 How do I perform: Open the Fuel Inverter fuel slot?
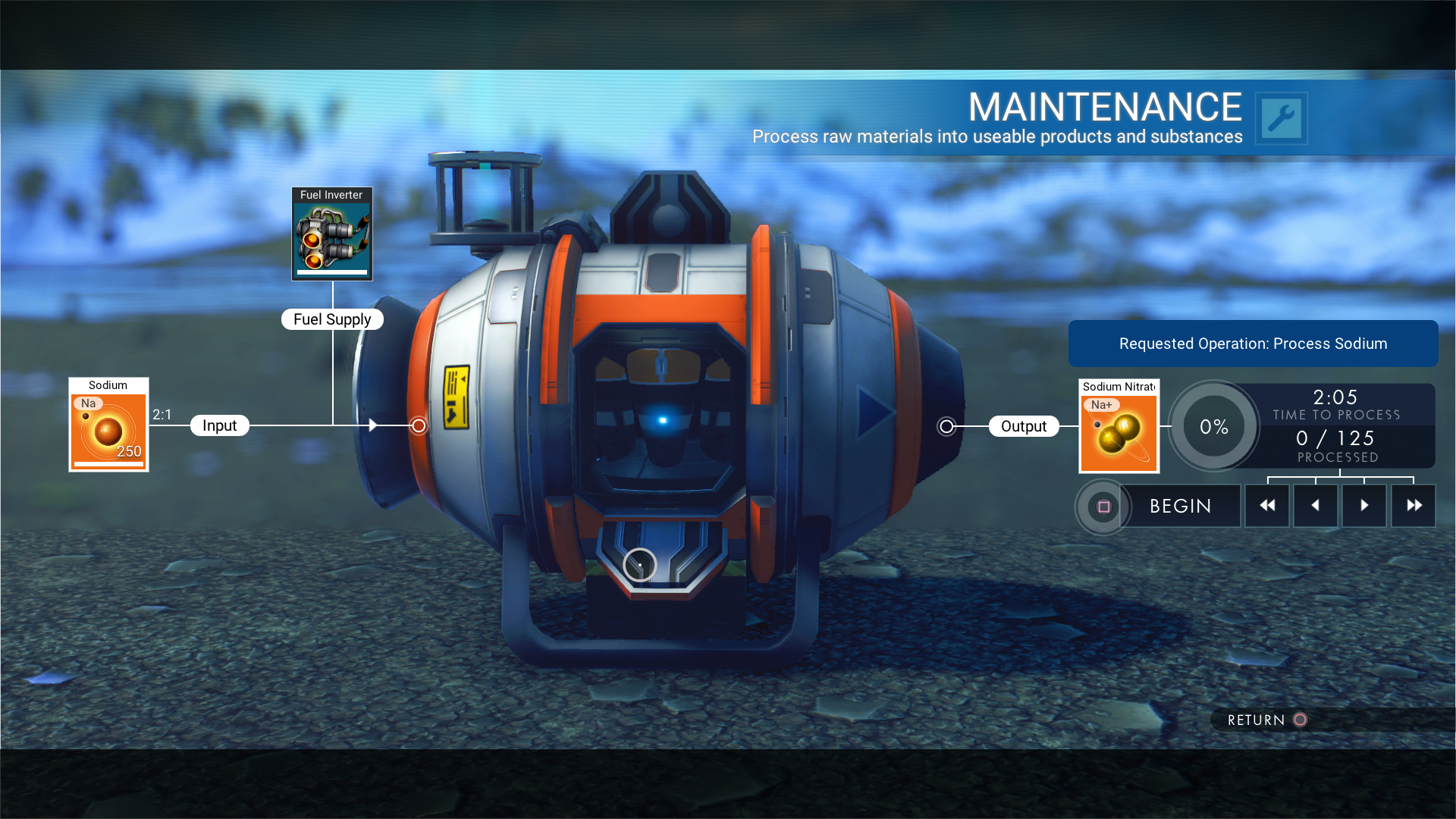point(332,234)
